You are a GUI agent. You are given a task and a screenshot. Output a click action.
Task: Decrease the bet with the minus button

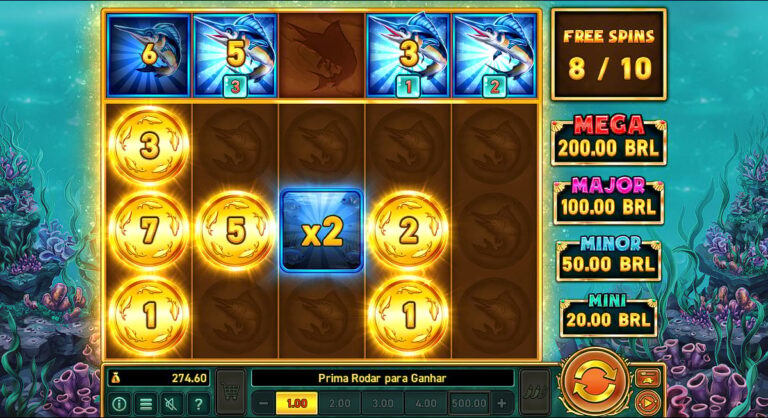point(263,403)
